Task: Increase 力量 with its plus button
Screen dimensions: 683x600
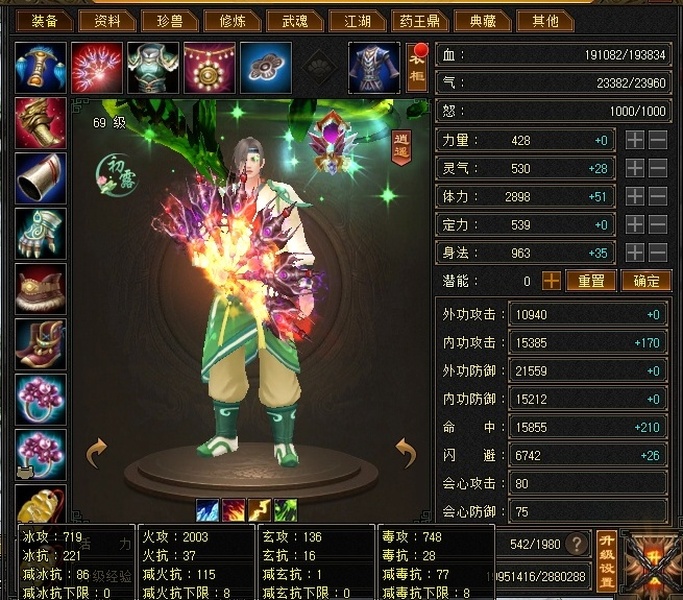Action: (635, 141)
